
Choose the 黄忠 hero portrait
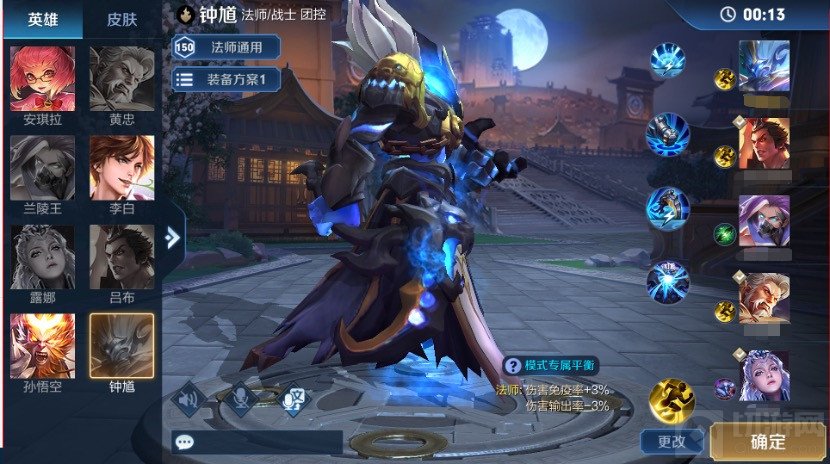[x=122, y=80]
